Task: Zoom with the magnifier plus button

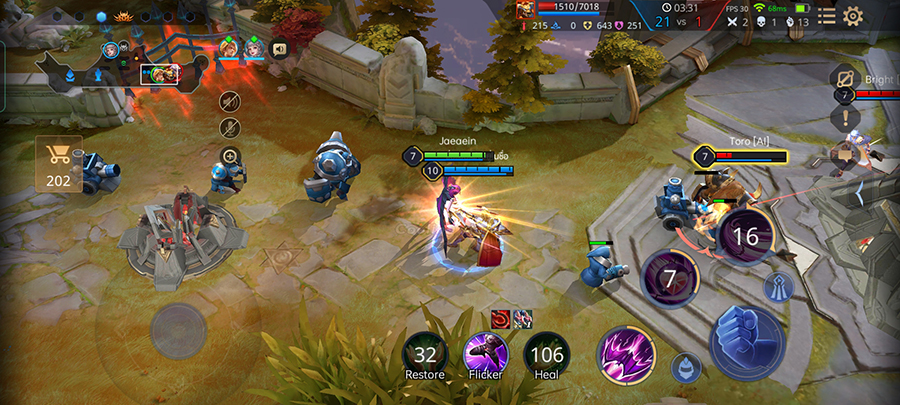Action: (x=230, y=156)
